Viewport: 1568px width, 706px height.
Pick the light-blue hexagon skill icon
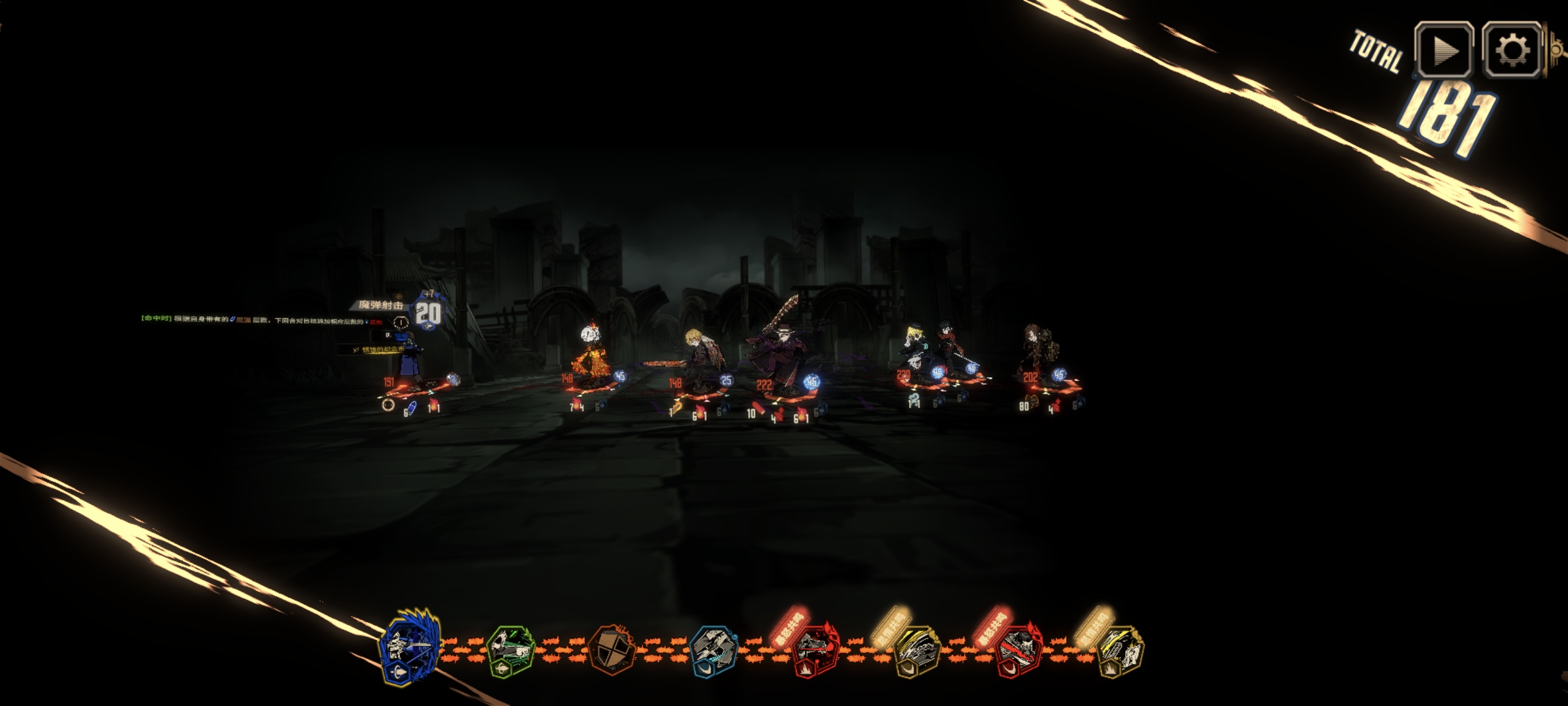tap(713, 649)
